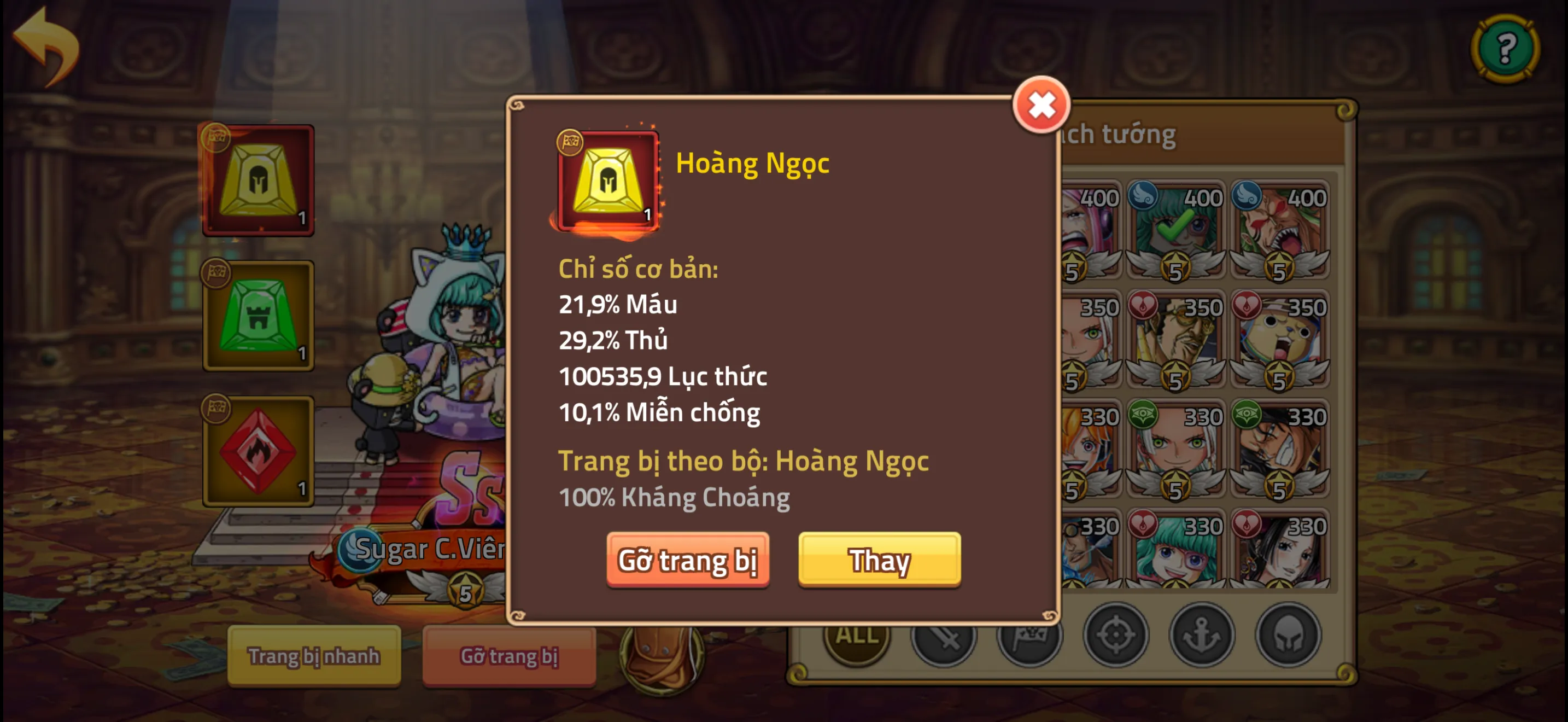Pick the black-haired woman level 330 hero
The width and height of the screenshot is (1568, 722).
(1279, 551)
